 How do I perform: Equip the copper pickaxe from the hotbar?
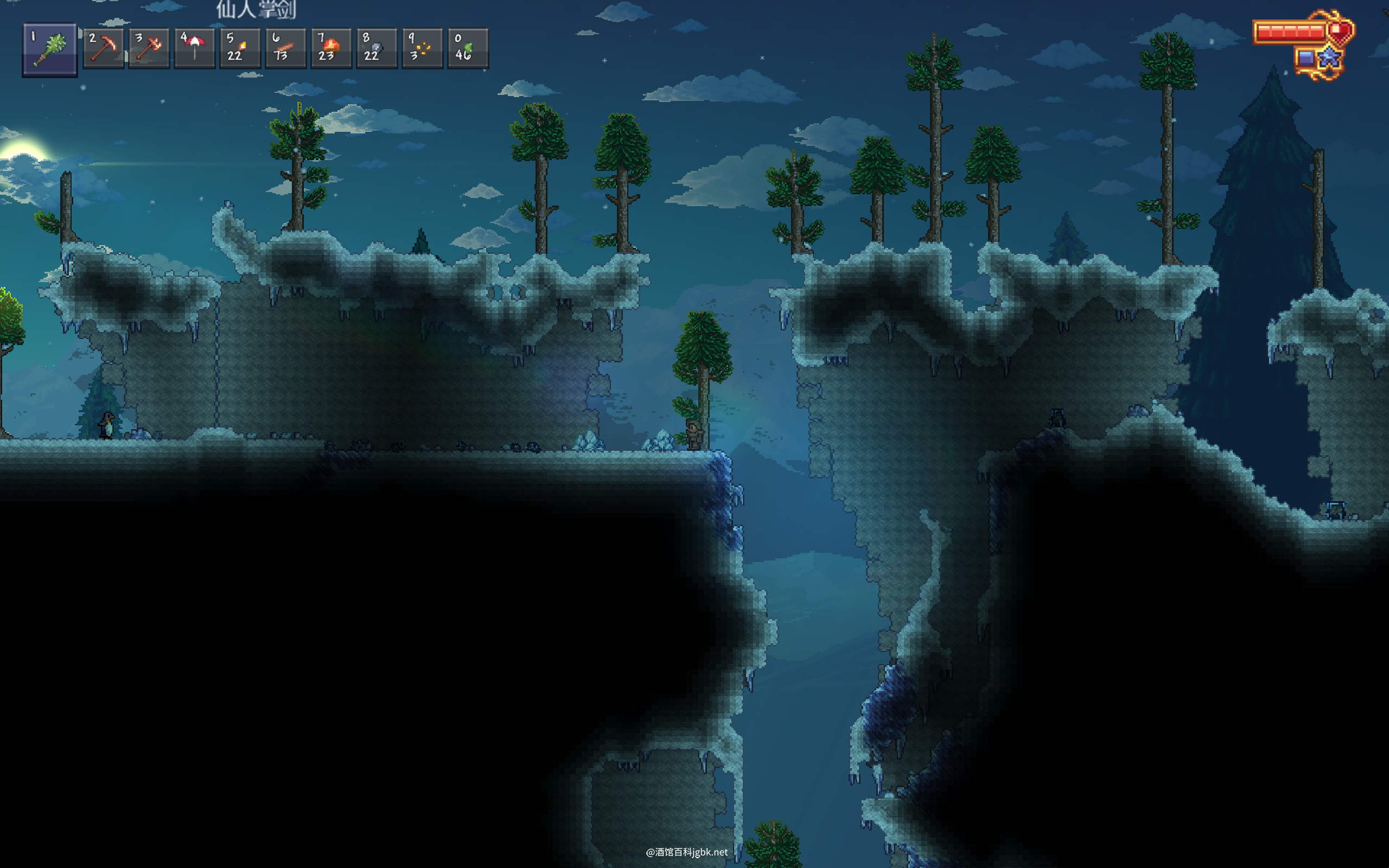click(x=103, y=48)
